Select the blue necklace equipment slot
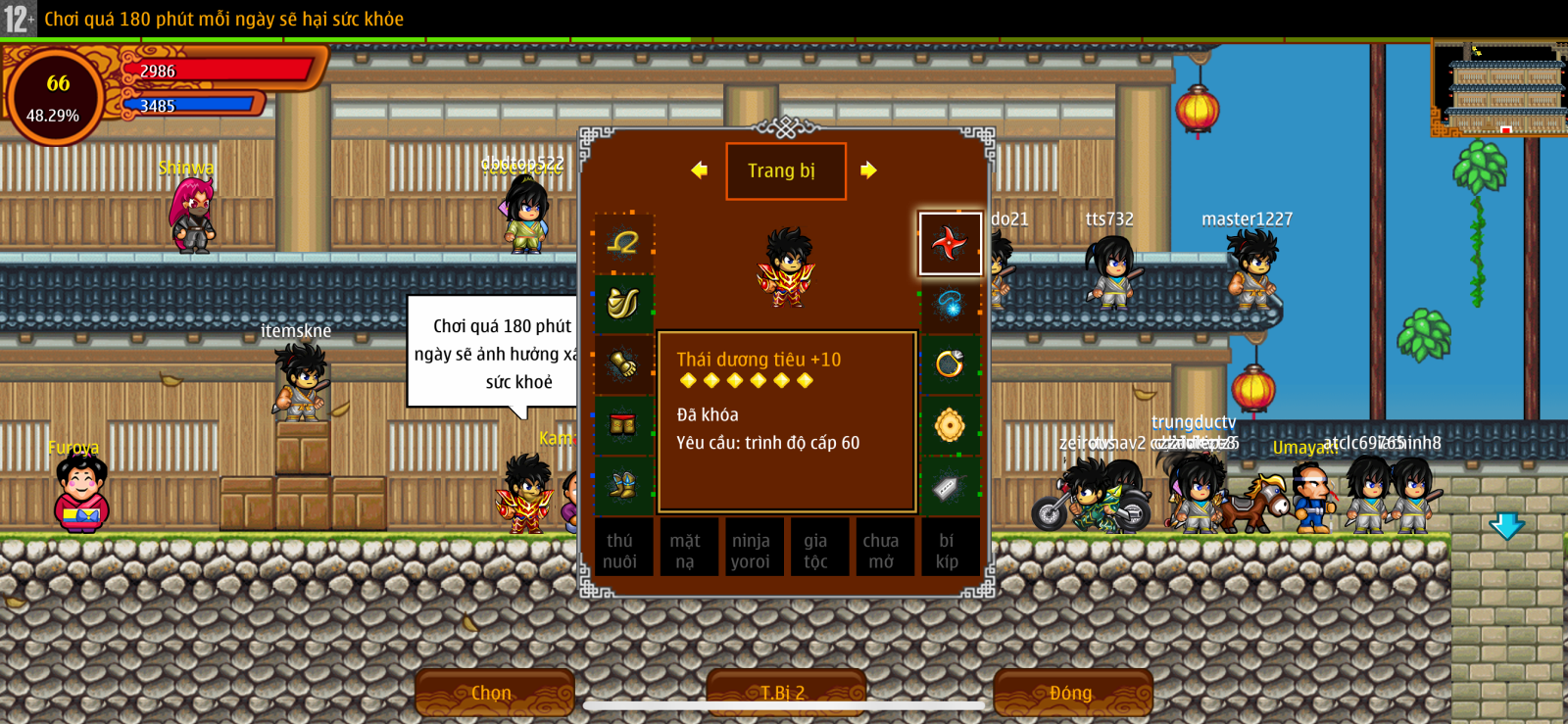Viewport: 1568px width, 724px height. coord(949,305)
